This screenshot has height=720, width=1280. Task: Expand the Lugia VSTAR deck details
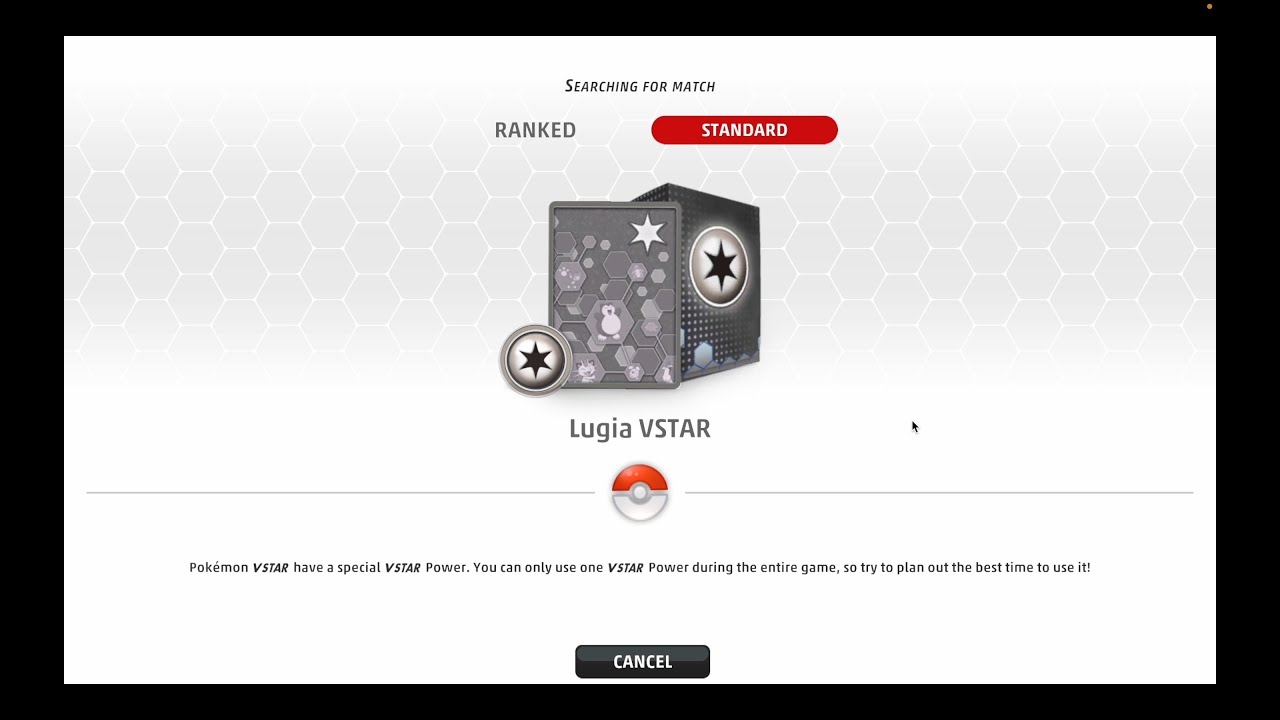[x=640, y=428]
